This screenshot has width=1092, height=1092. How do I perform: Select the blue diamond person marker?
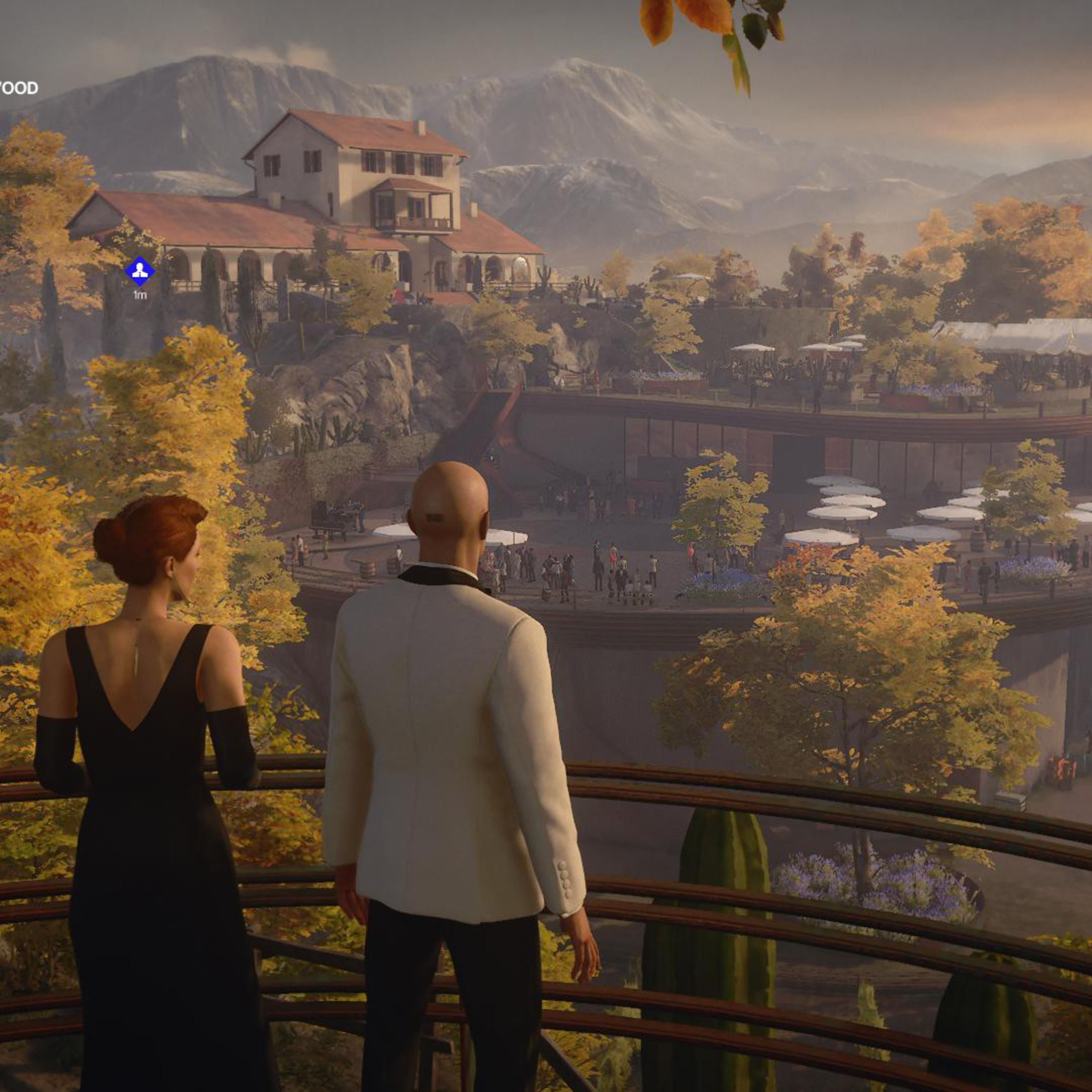[x=140, y=271]
